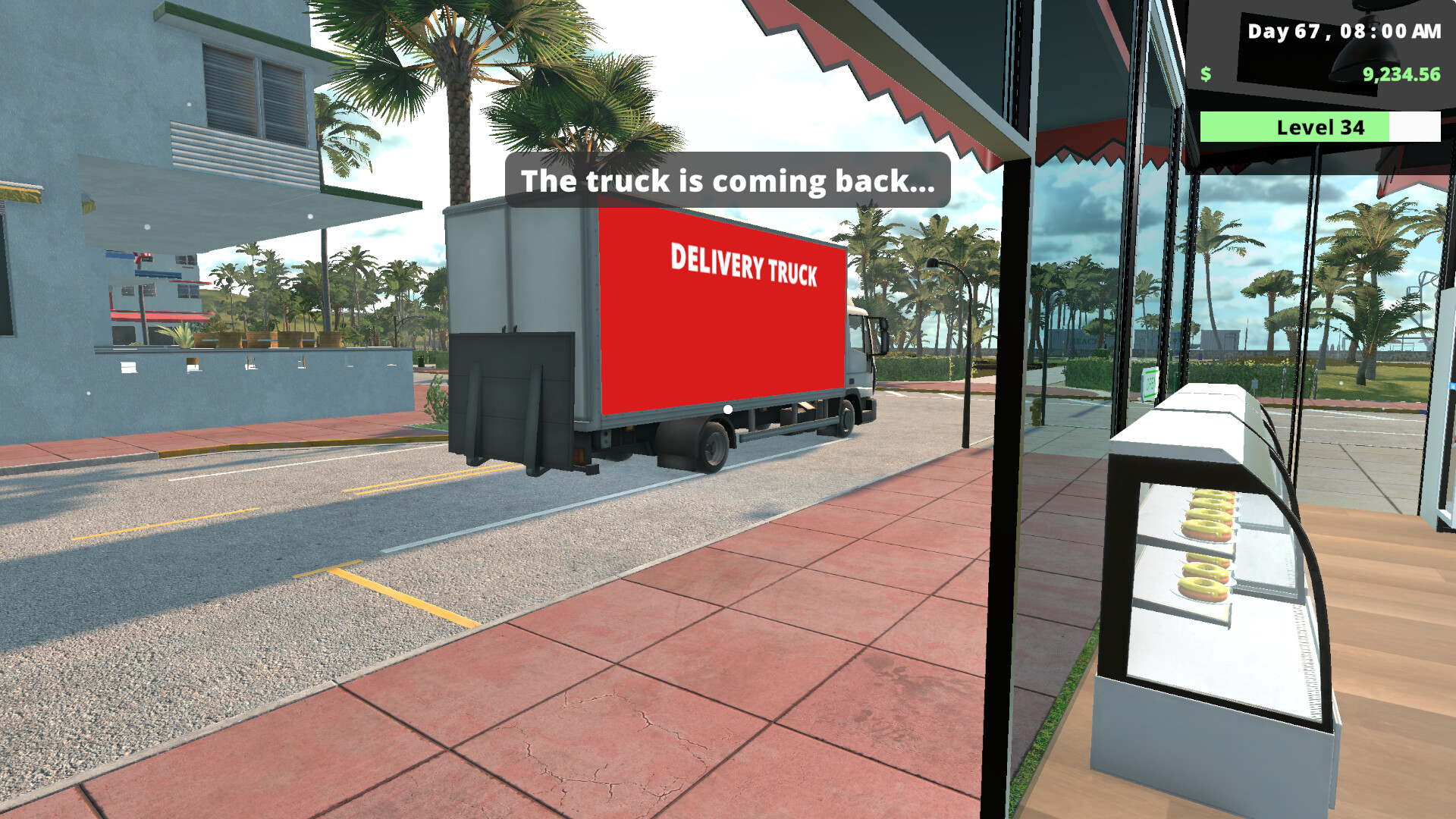1456x819 pixels.
Task: Click the red box of the delivery truck
Action: 720,326
